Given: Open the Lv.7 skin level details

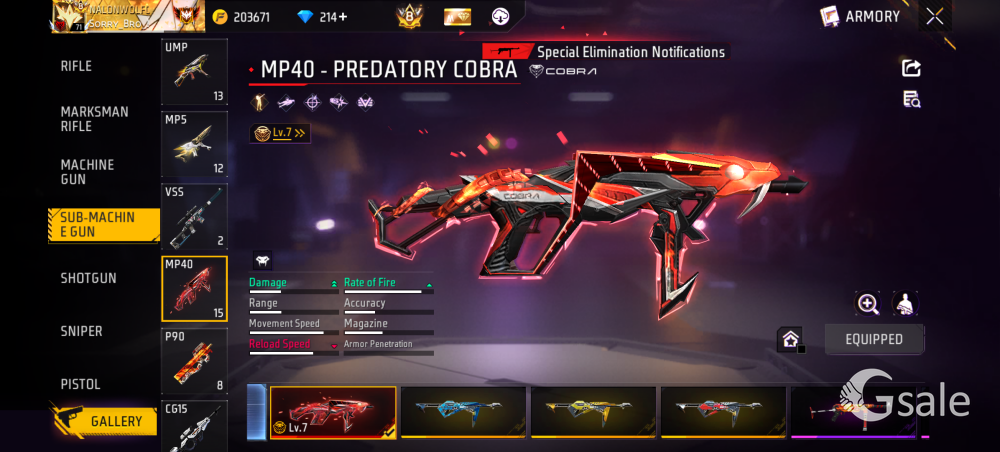Looking at the screenshot, I should [x=279, y=133].
